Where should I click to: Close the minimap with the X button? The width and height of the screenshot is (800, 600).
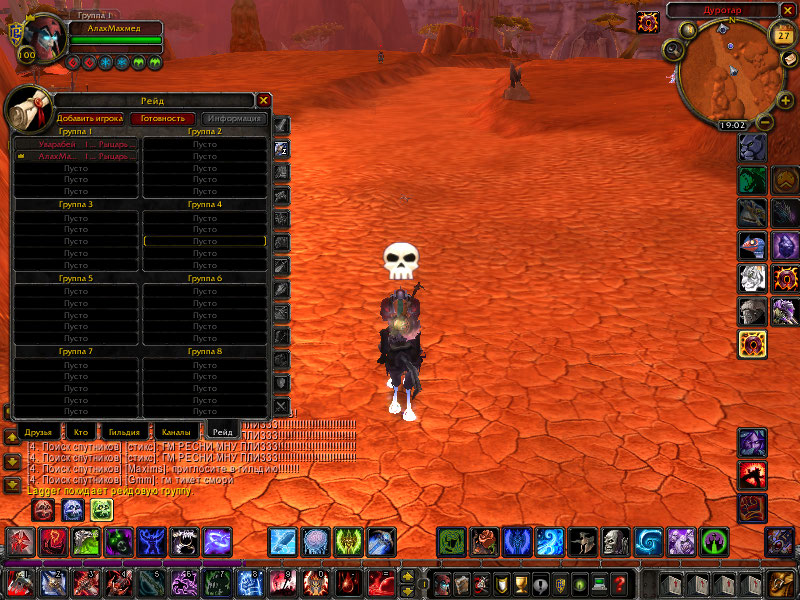click(787, 10)
